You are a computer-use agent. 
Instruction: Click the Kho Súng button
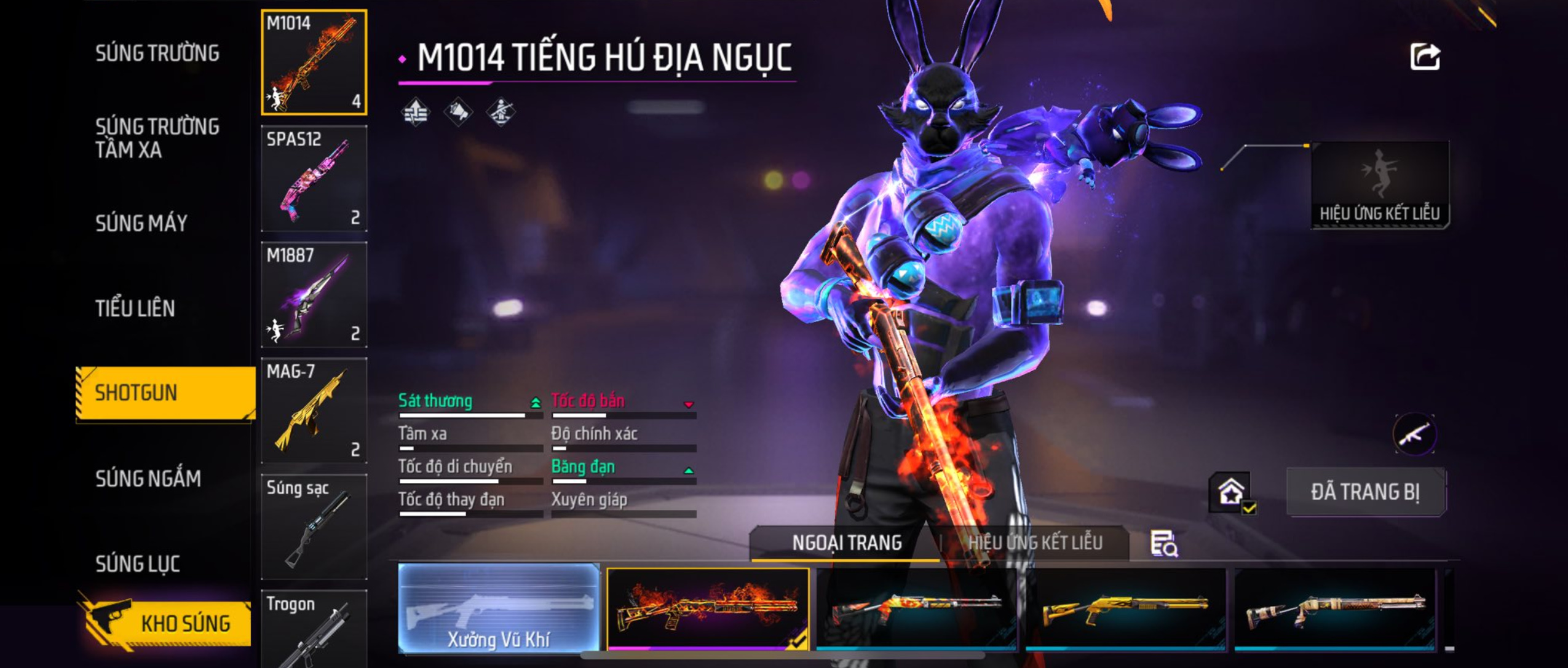coord(166,623)
